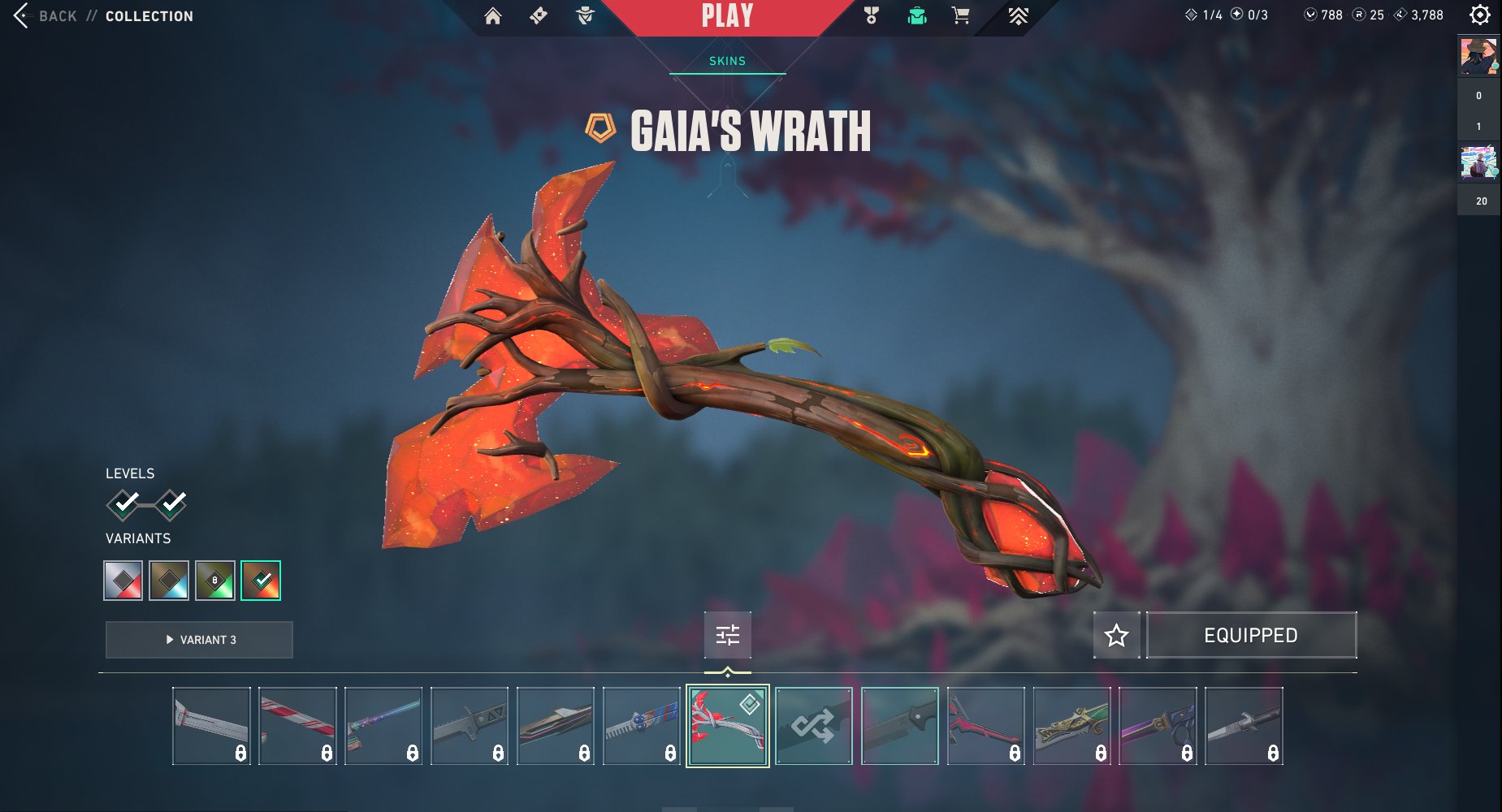This screenshot has height=812, width=1502.
Task: Play the Variant 3 preview
Action: click(199, 640)
